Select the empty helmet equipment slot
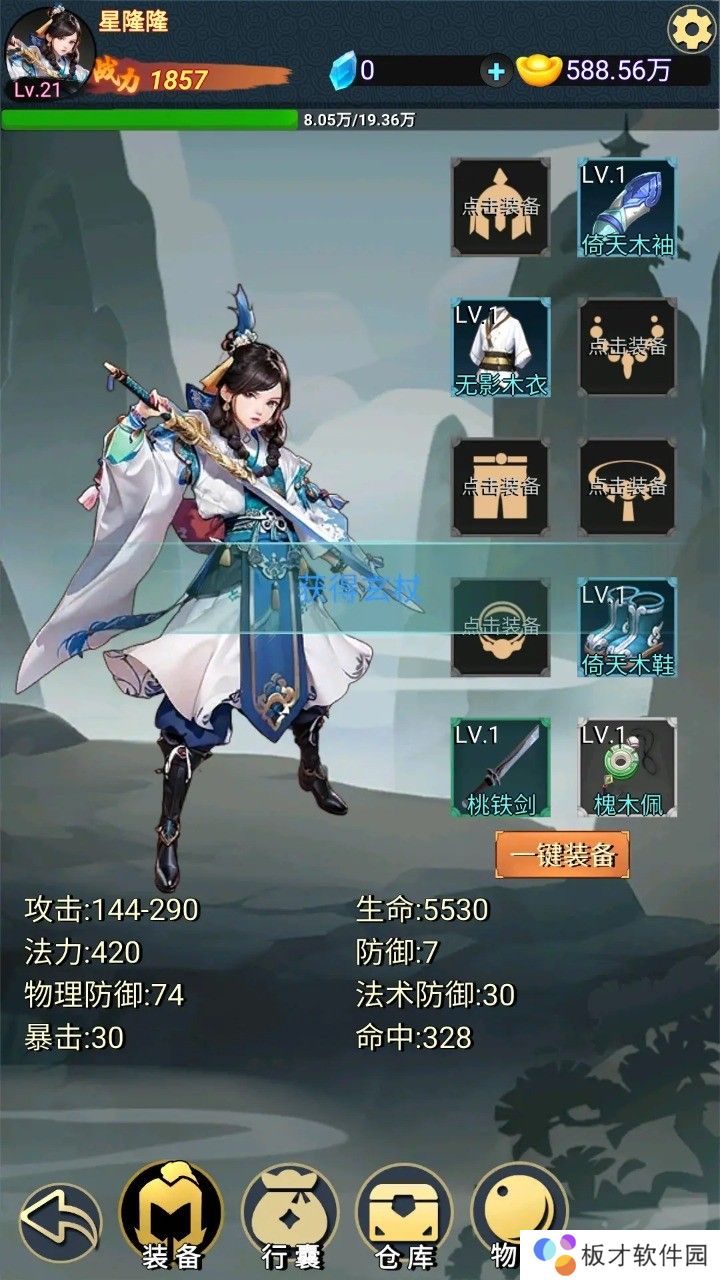 (500, 207)
